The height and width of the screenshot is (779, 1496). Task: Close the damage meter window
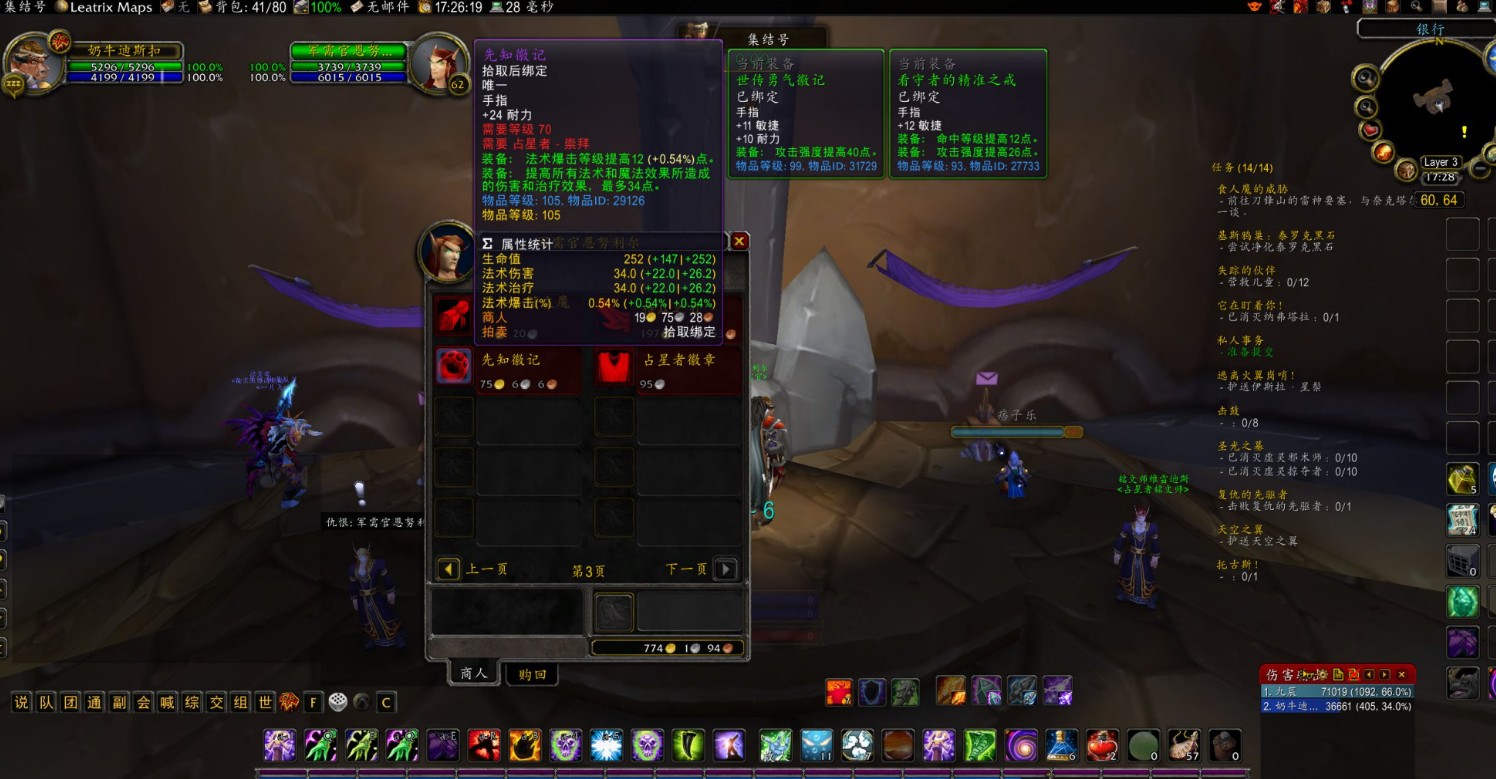tap(1402, 675)
